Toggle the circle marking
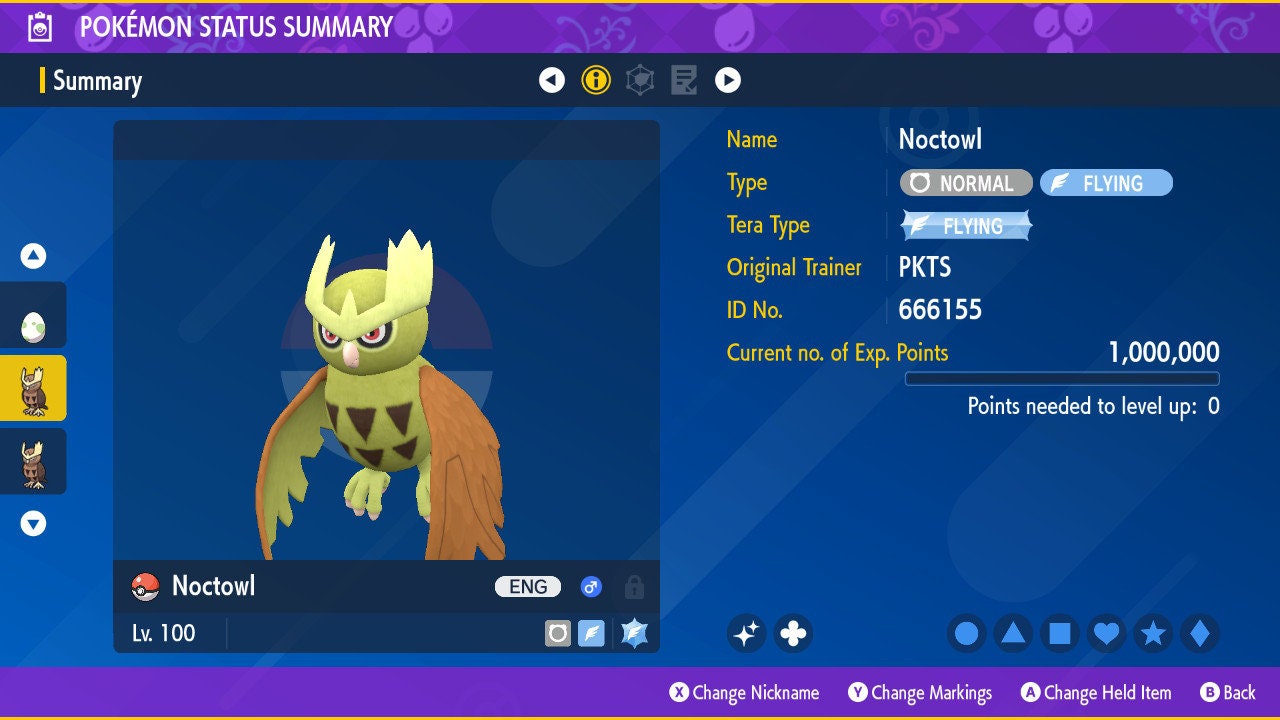Screen dimensions: 1280x720 pos(966,633)
